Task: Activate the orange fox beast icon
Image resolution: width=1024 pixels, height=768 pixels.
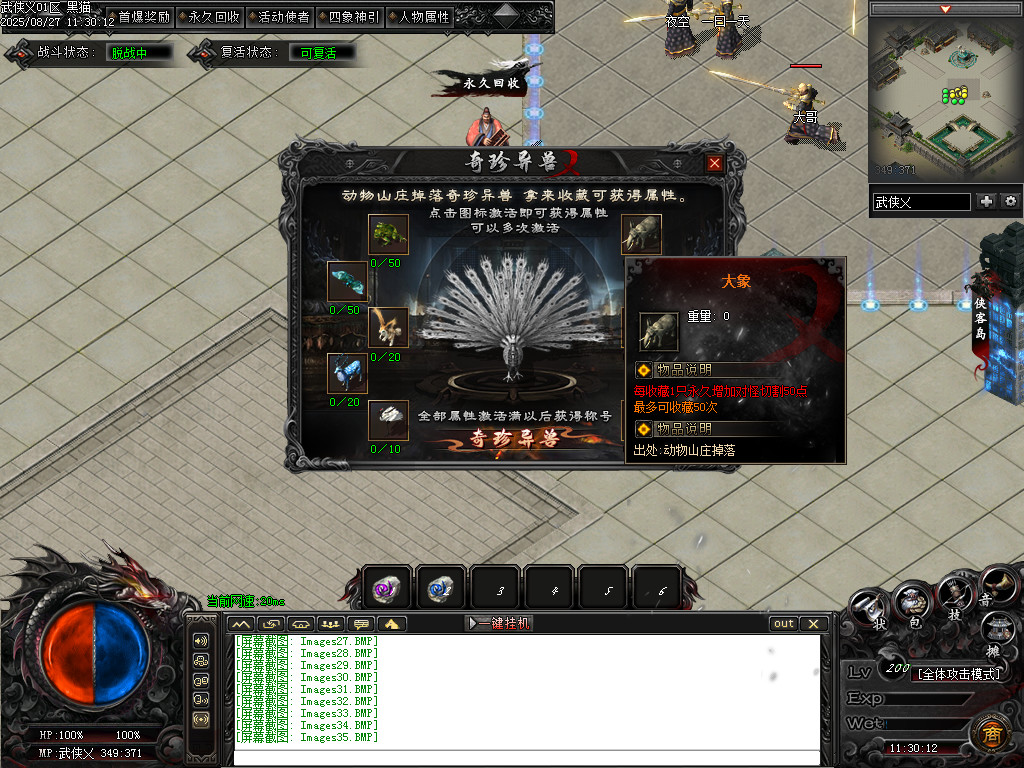Action: (x=387, y=327)
